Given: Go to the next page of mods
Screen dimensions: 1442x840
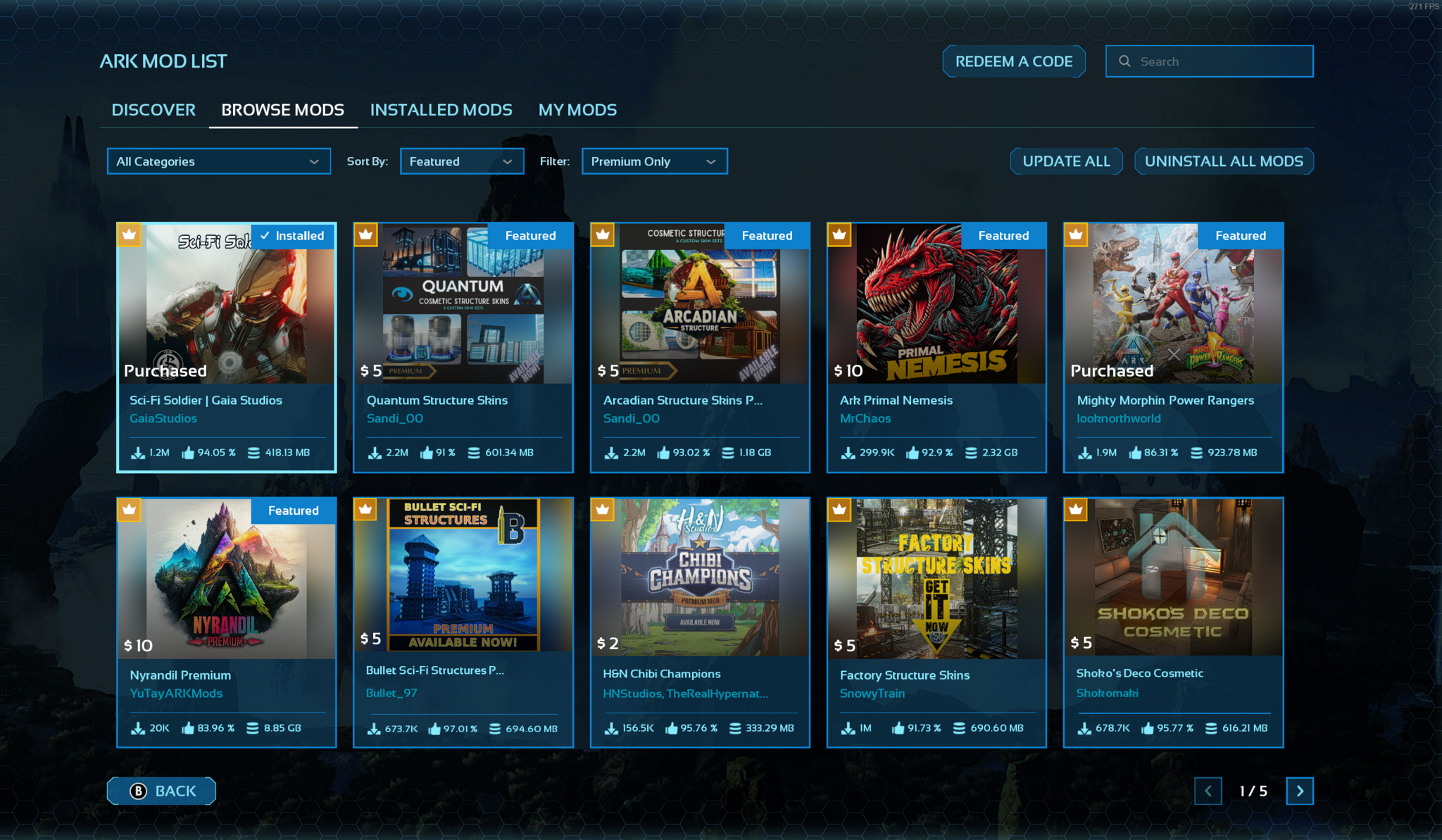Looking at the screenshot, I should click(1299, 791).
